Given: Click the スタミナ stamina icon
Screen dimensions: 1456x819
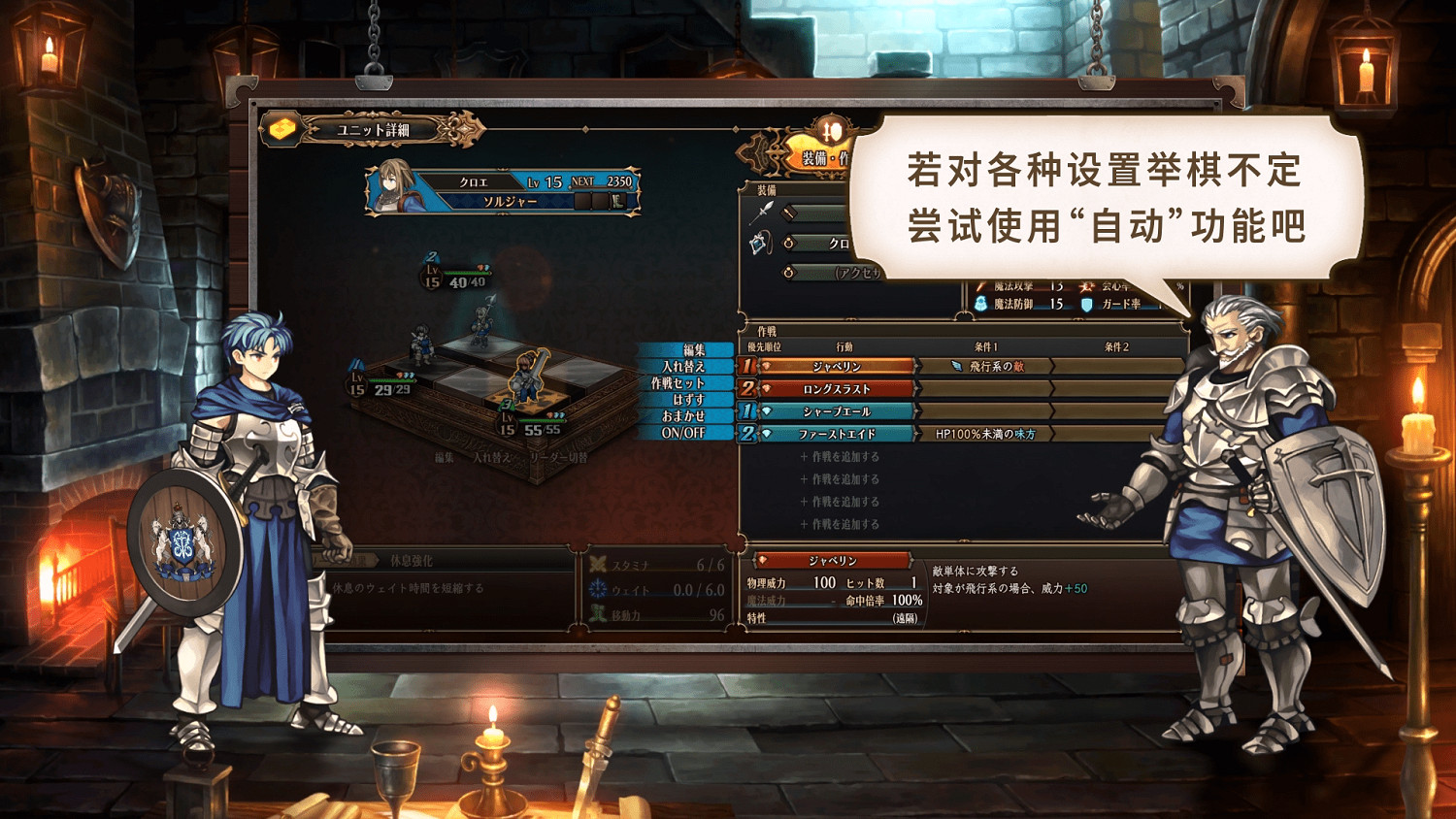Looking at the screenshot, I should (599, 562).
